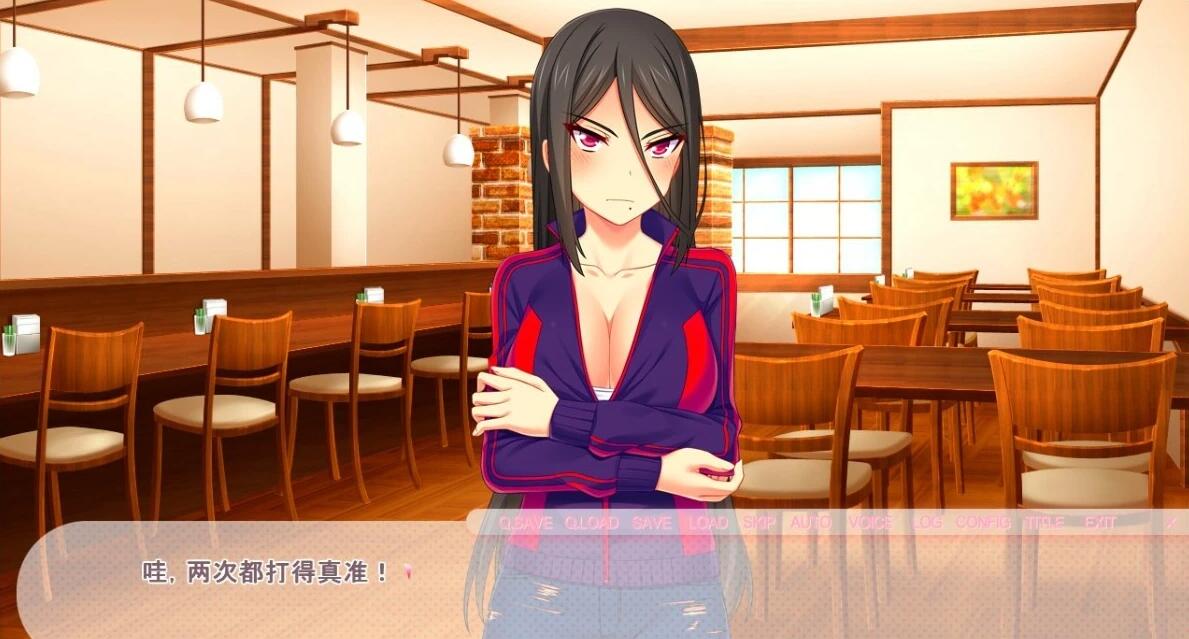This screenshot has height=639, width=1189.
Task: Quick save with the Q.SAVE button
Action: 525,522
